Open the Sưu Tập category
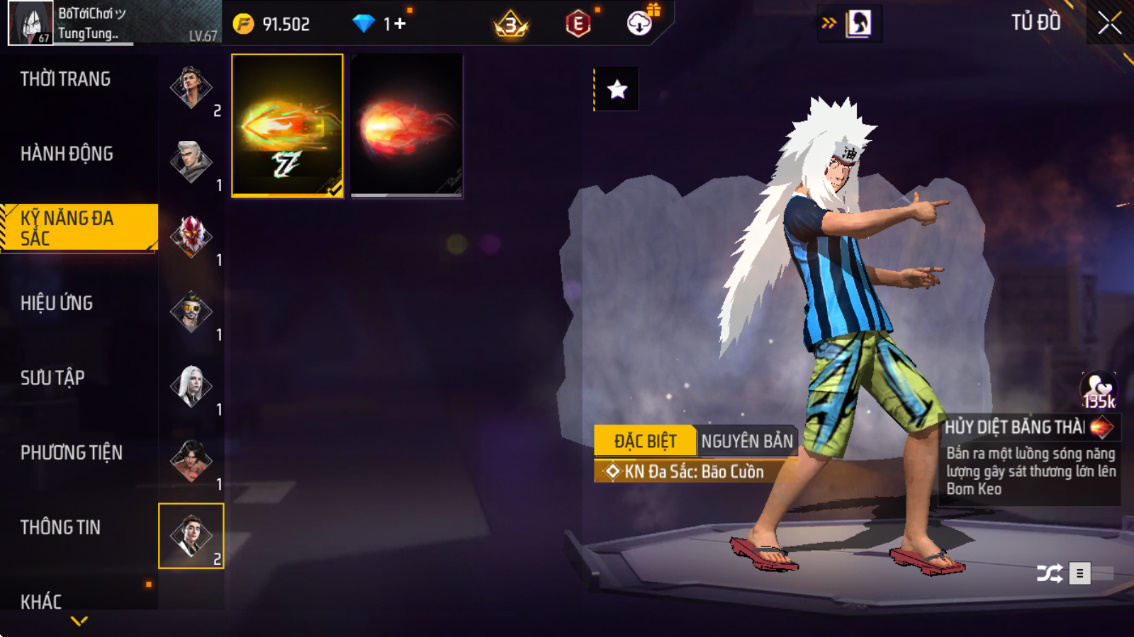This screenshot has width=1134, height=637. tap(53, 378)
